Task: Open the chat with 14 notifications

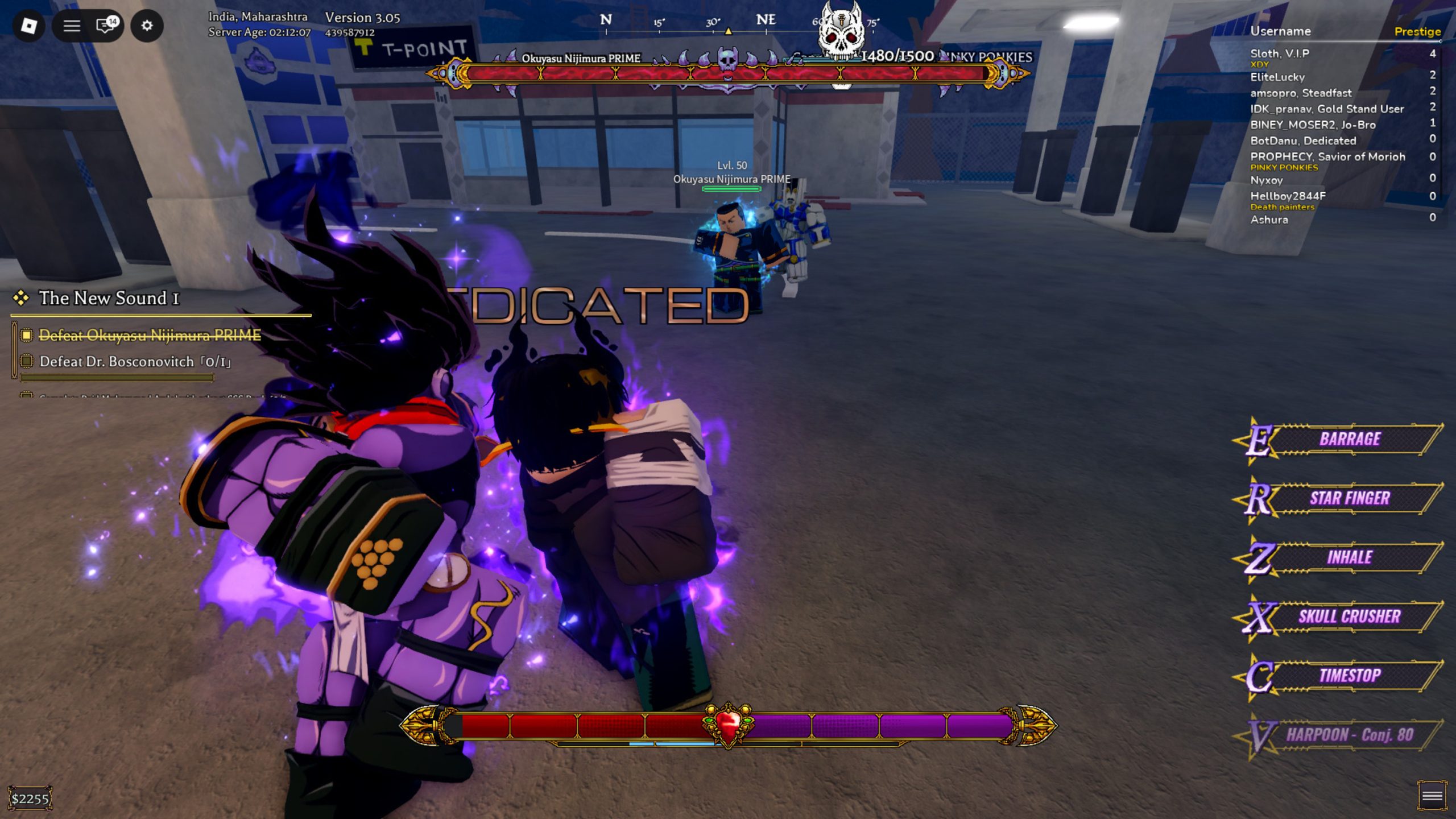Action: (x=106, y=26)
